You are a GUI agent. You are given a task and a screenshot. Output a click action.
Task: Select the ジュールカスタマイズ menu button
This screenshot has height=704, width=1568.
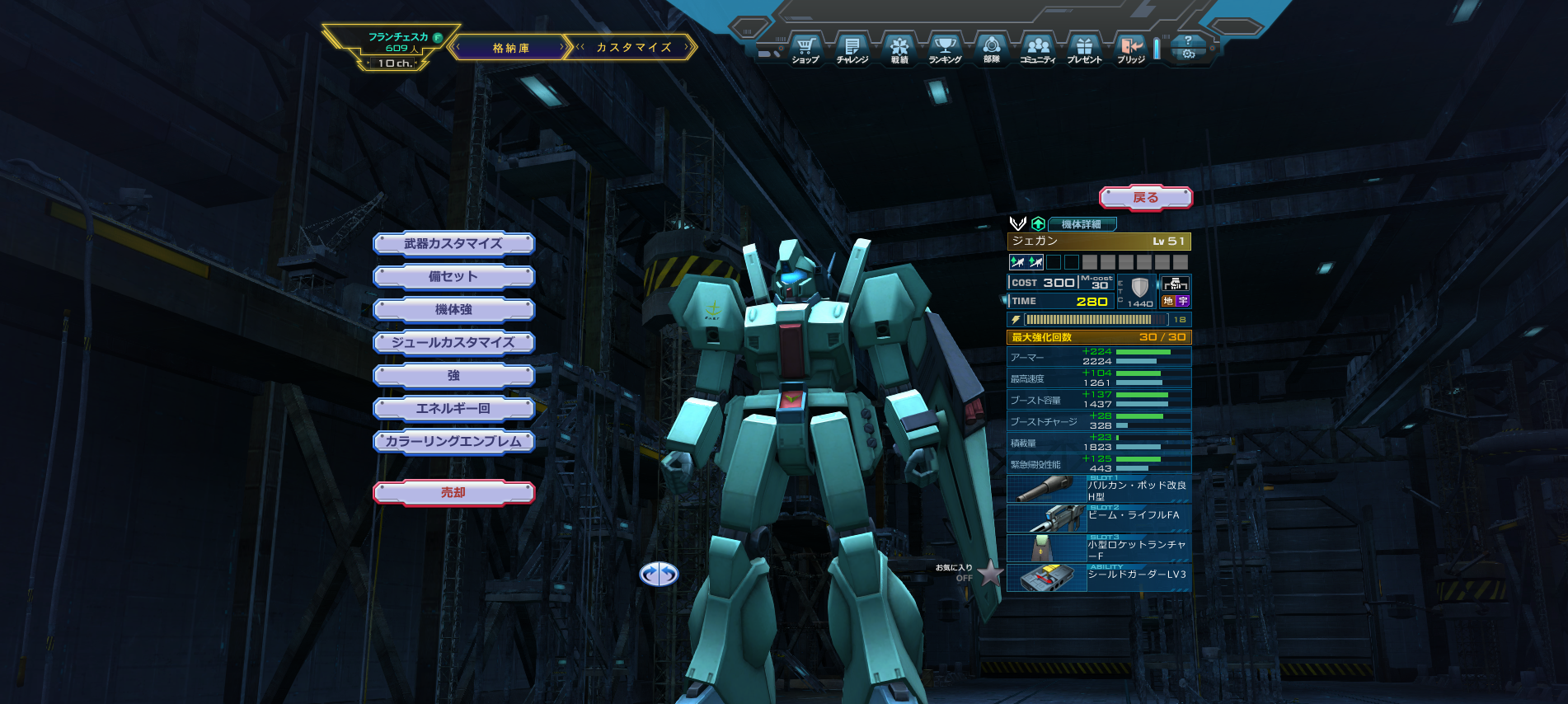(x=453, y=343)
